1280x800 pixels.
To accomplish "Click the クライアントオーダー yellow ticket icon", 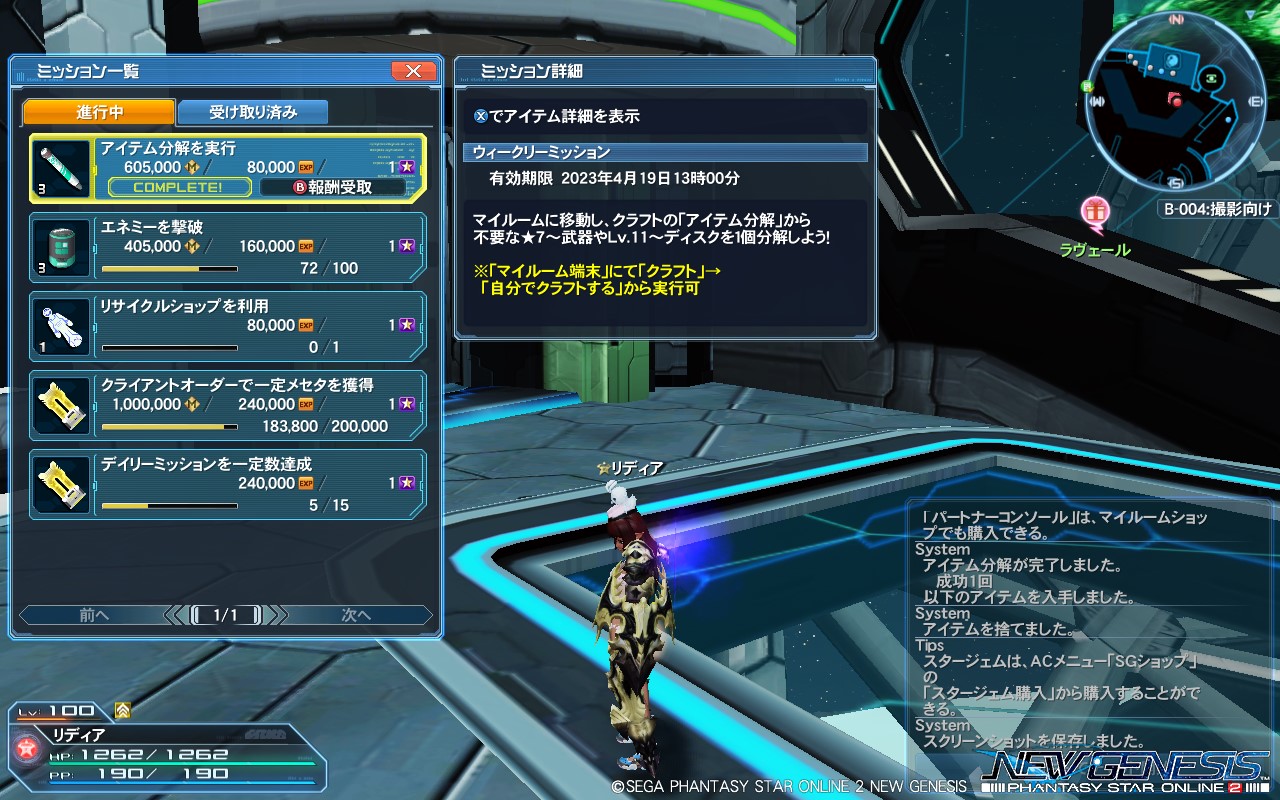I will click(x=61, y=404).
